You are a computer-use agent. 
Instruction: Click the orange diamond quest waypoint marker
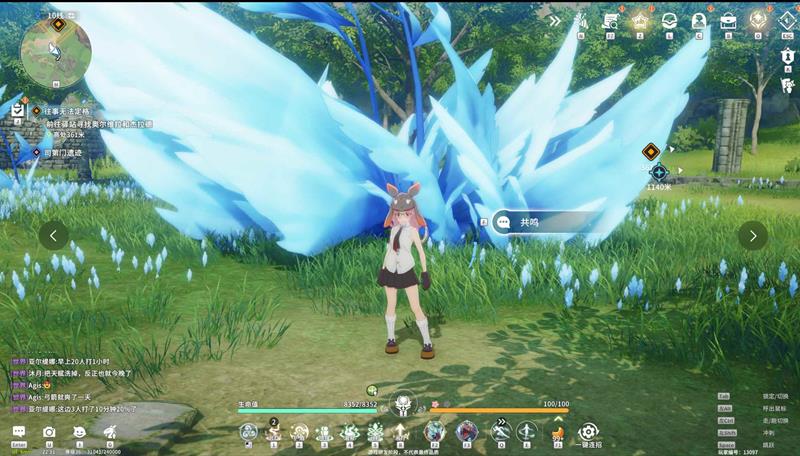click(650, 151)
